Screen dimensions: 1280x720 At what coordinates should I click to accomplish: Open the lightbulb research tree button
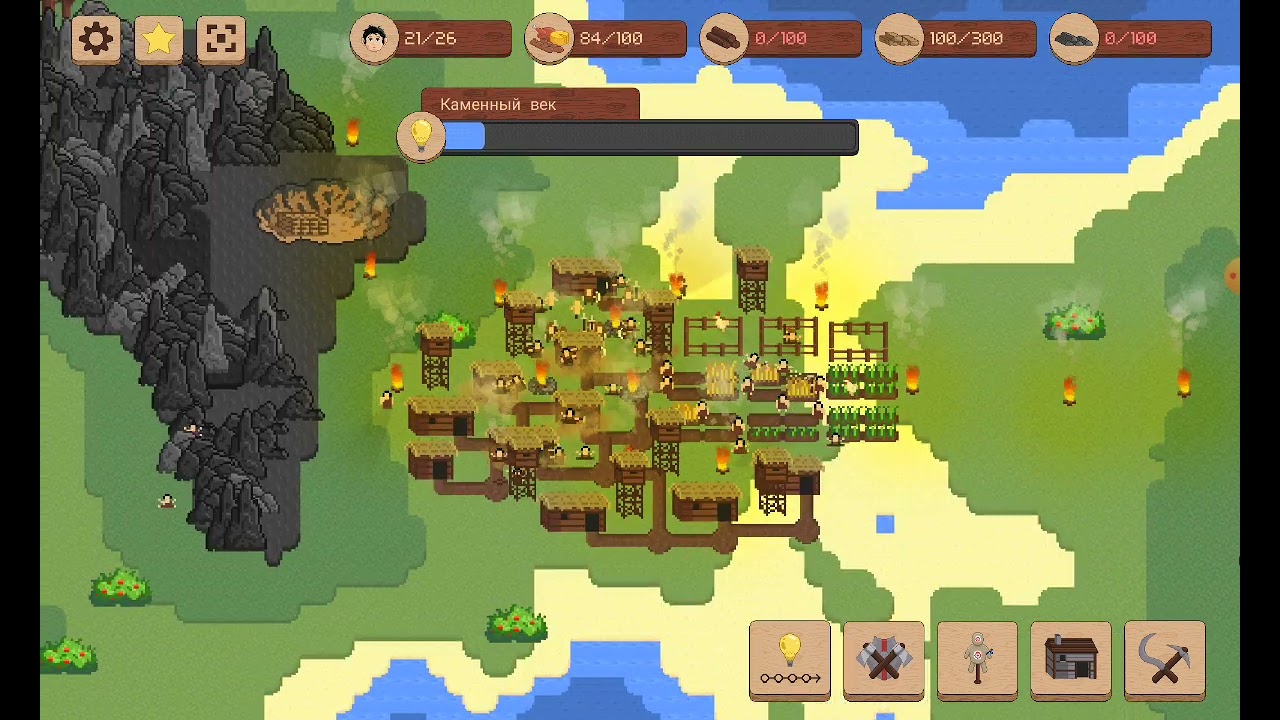[x=790, y=659]
